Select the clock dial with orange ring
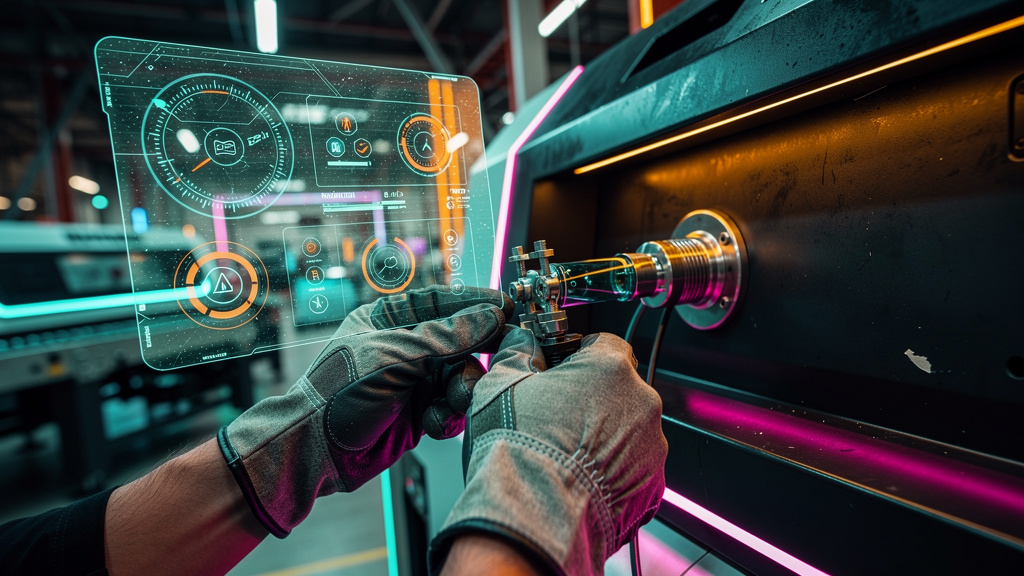 424,143
